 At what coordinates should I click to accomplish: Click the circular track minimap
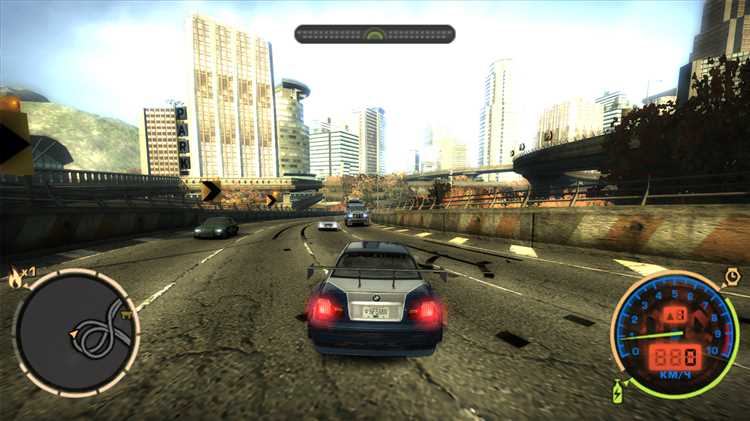(76, 331)
